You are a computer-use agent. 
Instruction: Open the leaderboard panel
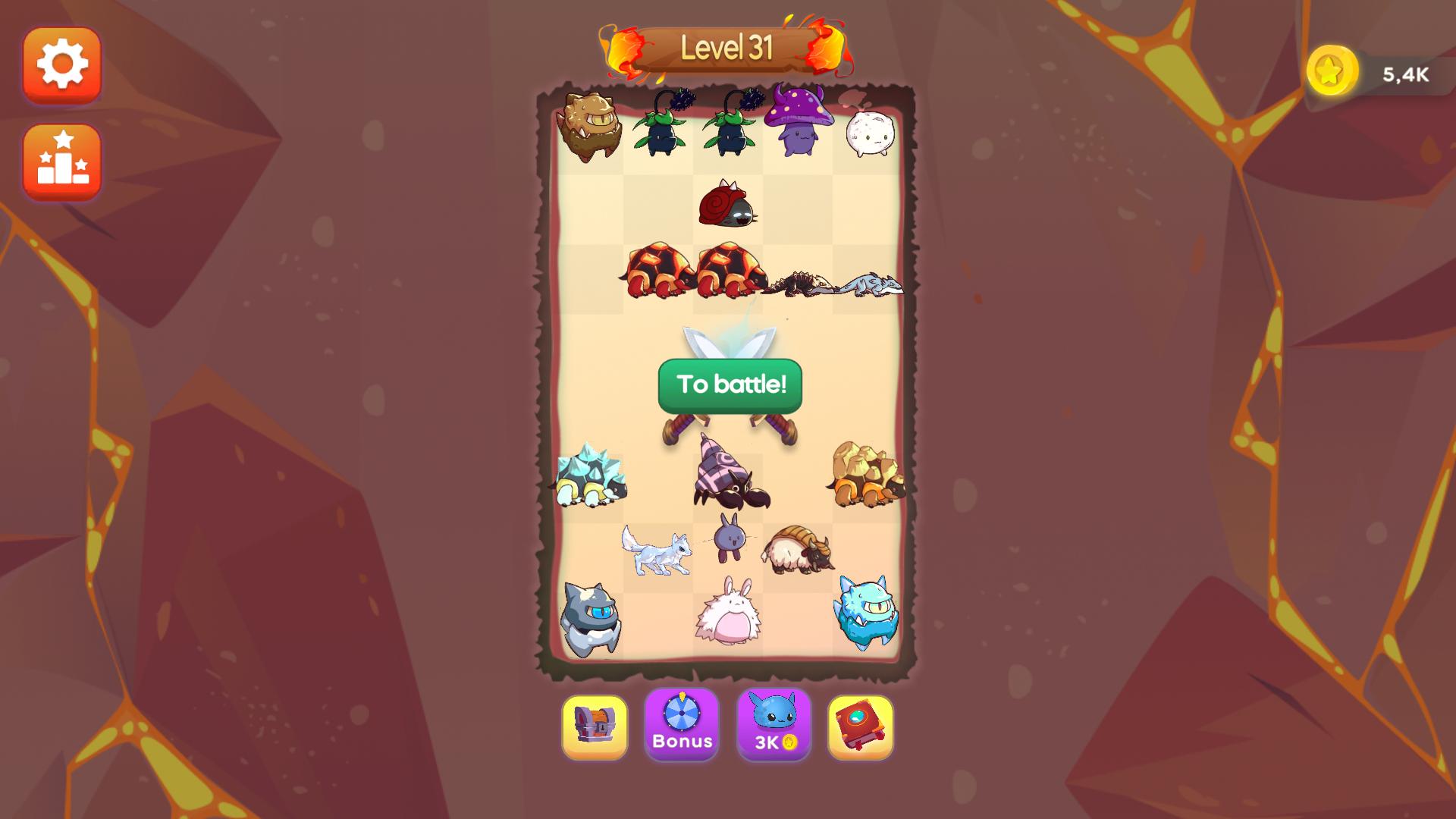point(62,163)
